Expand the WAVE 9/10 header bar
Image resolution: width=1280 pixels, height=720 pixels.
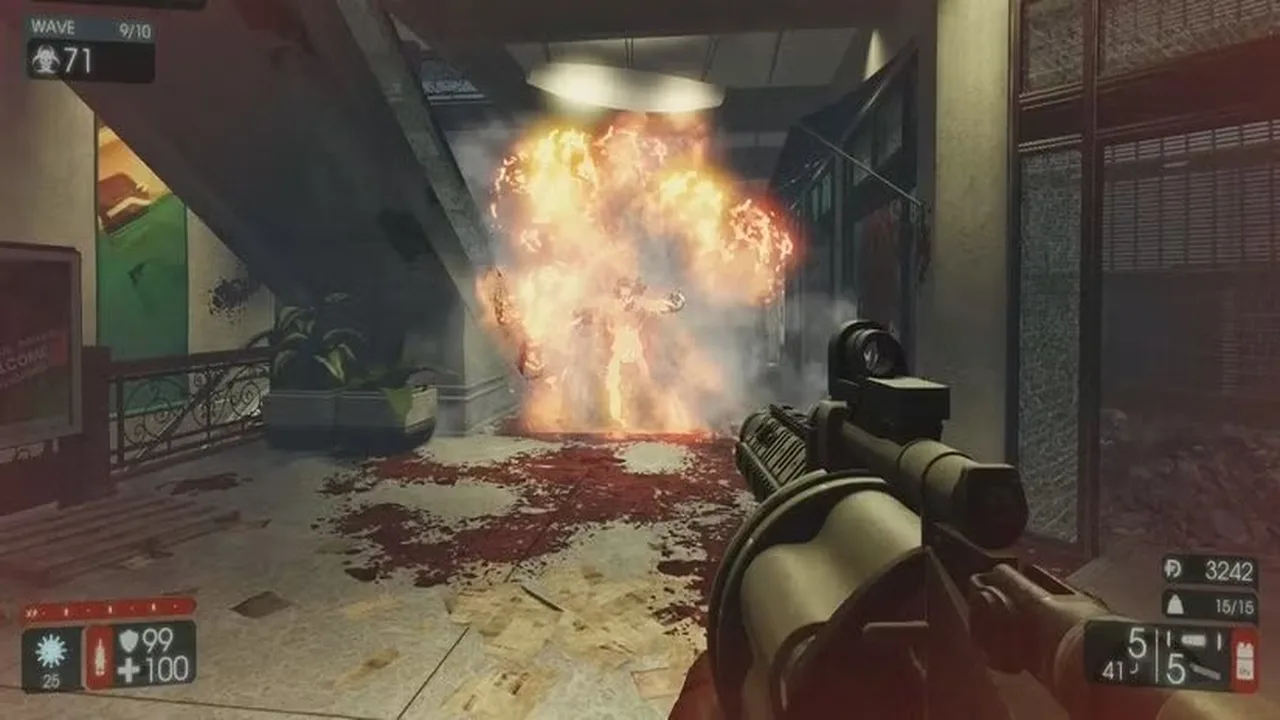[x=92, y=28]
